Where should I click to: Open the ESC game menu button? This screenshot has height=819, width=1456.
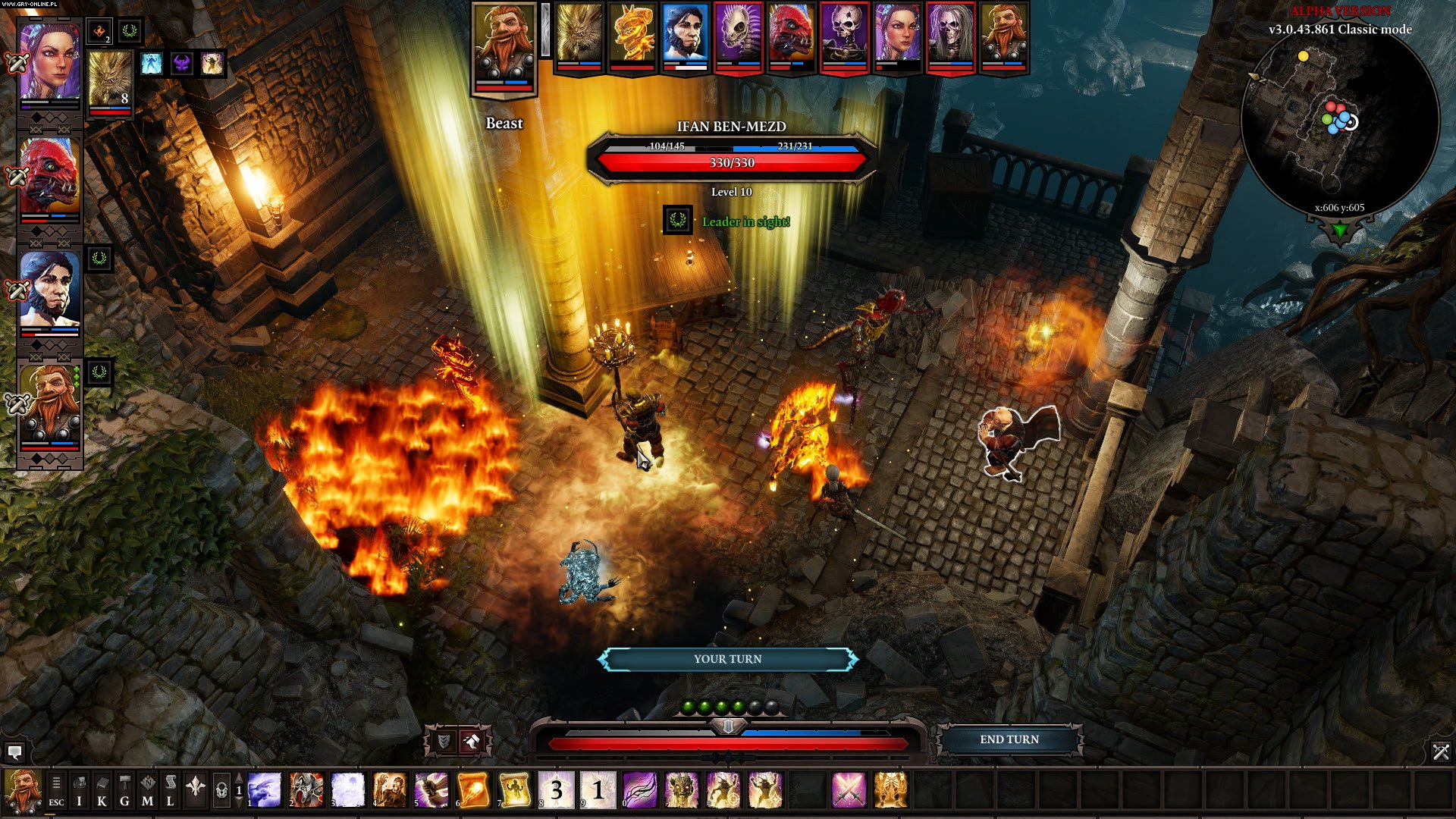[x=56, y=791]
